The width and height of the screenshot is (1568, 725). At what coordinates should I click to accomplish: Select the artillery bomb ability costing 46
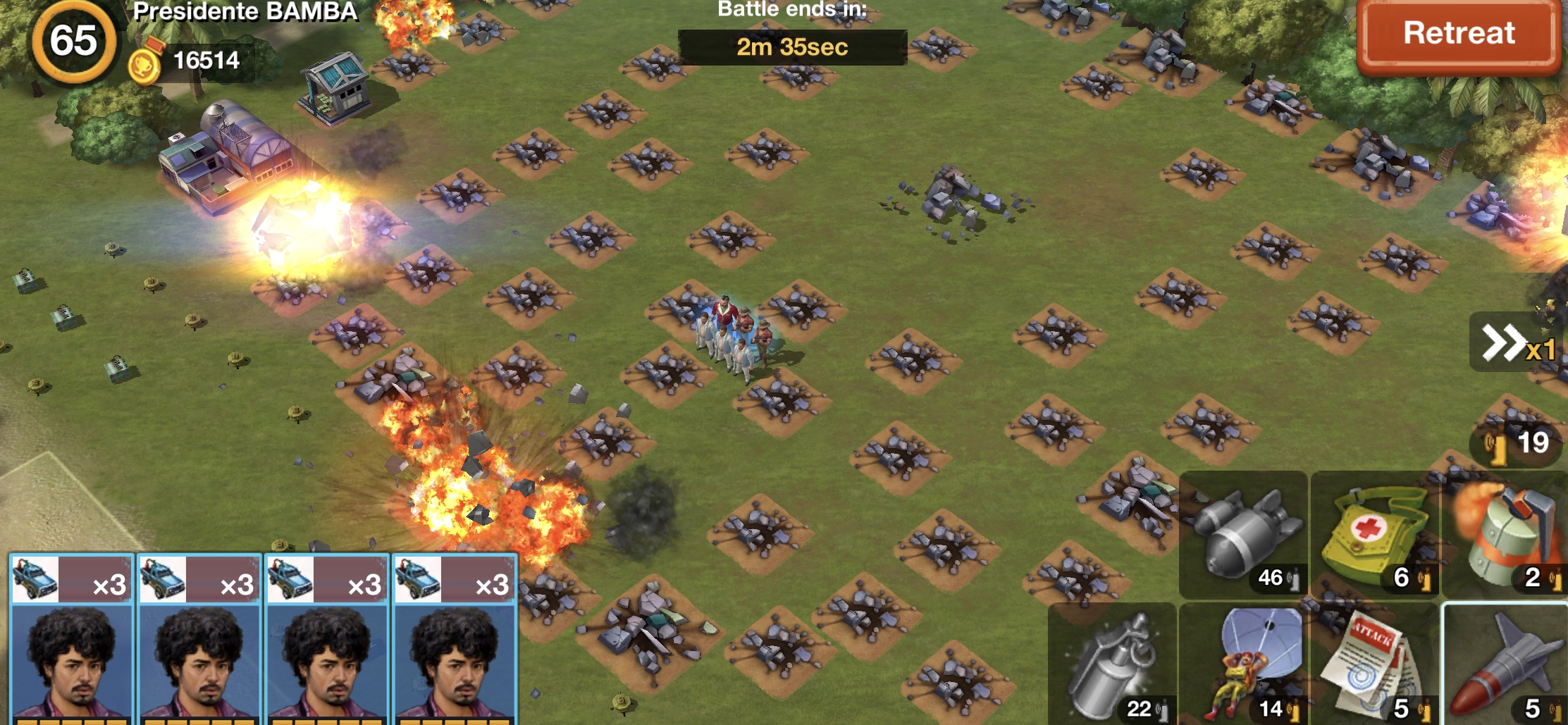tap(1244, 535)
